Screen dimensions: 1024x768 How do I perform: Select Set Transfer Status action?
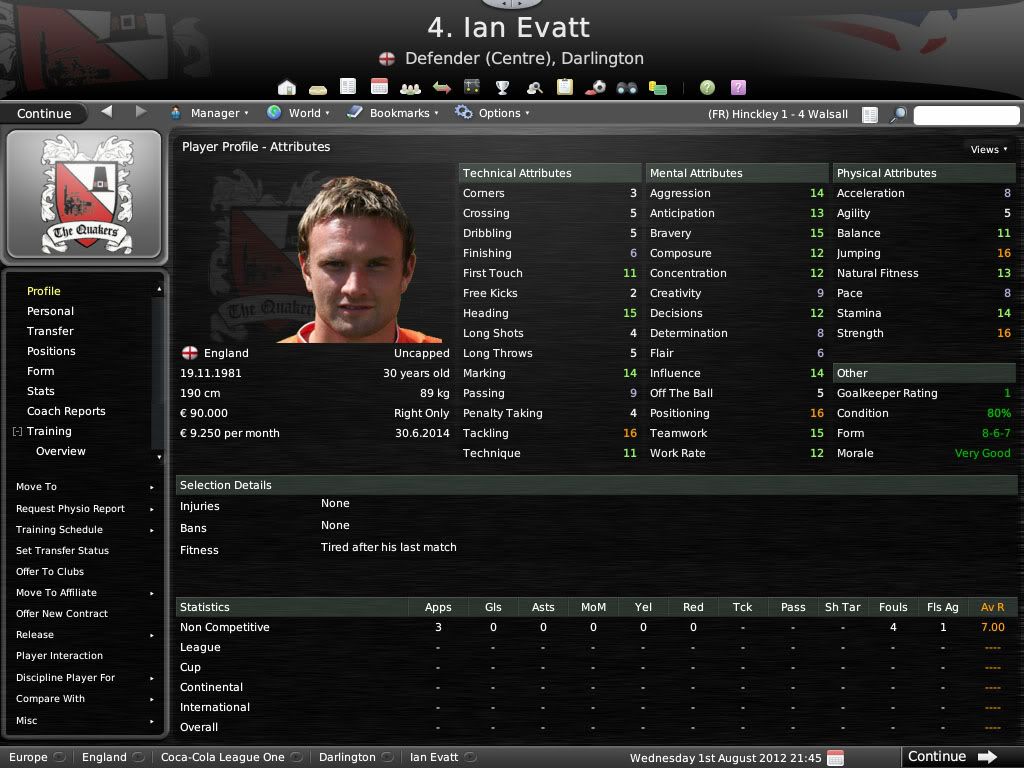tap(62, 550)
